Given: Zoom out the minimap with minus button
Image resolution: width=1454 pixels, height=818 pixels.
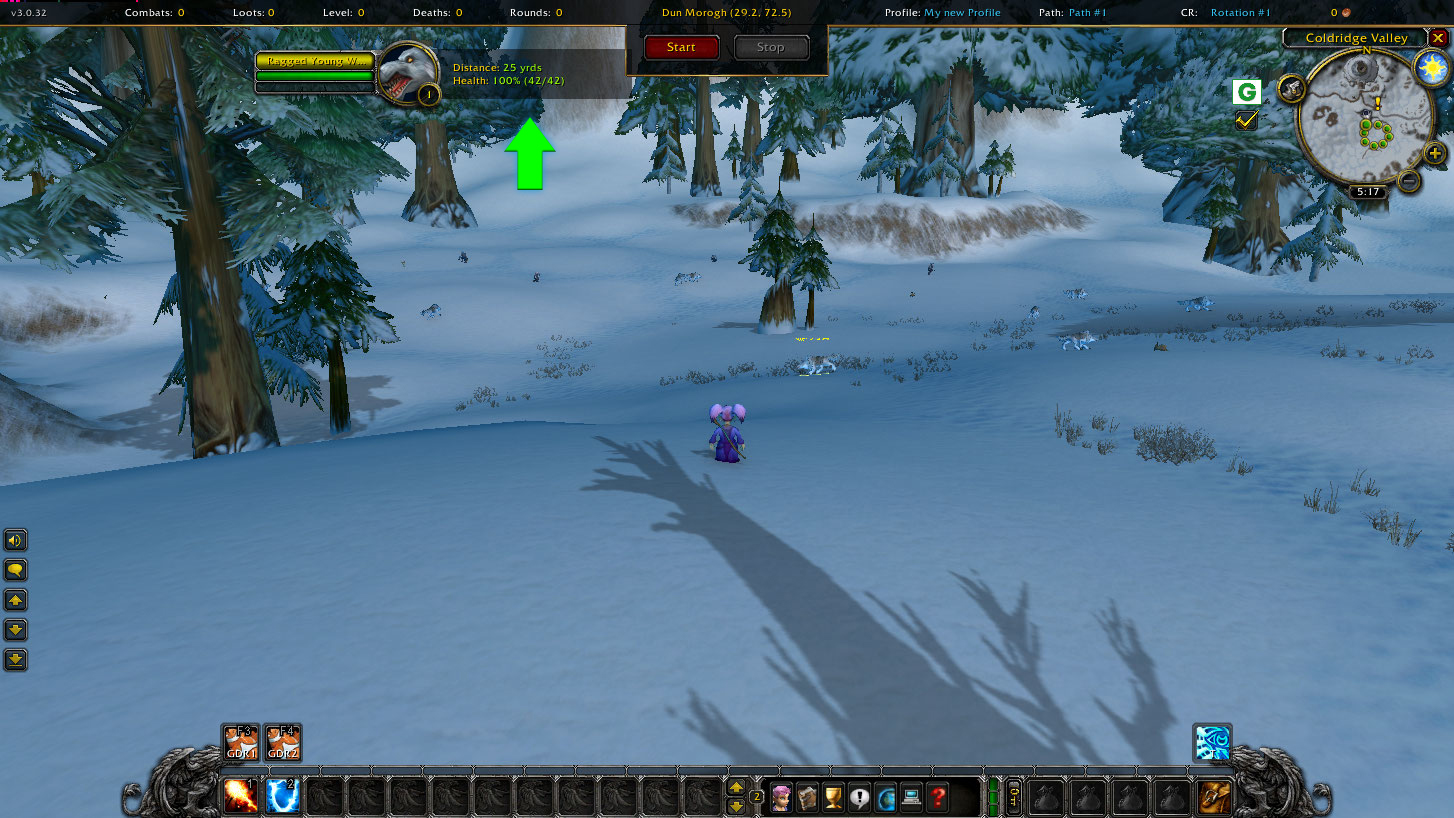Looking at the screenshot, I should [1408, 181].
